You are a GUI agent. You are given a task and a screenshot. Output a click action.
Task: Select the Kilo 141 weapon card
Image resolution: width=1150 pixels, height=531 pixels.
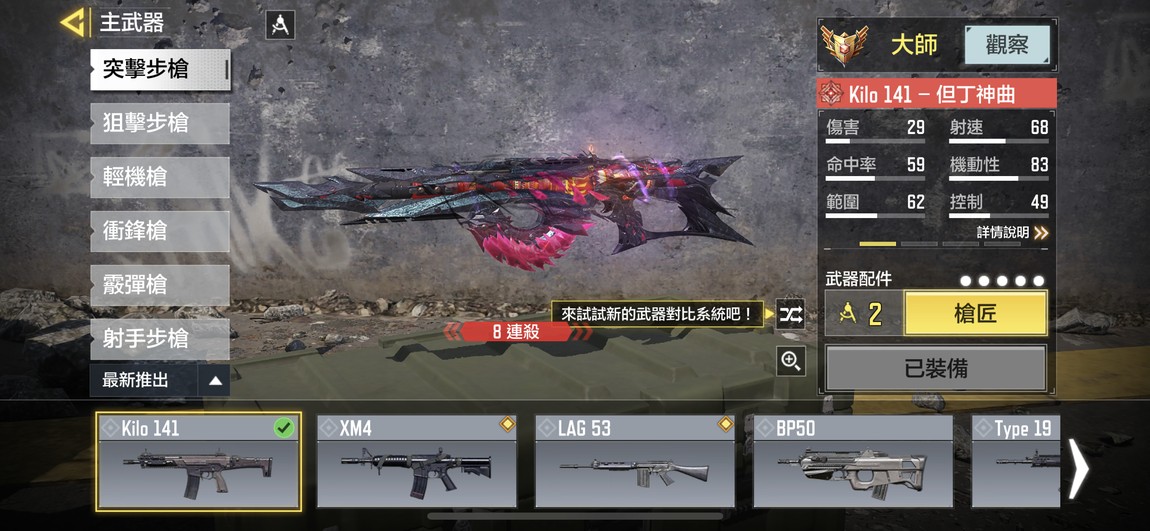click(198, 462)
